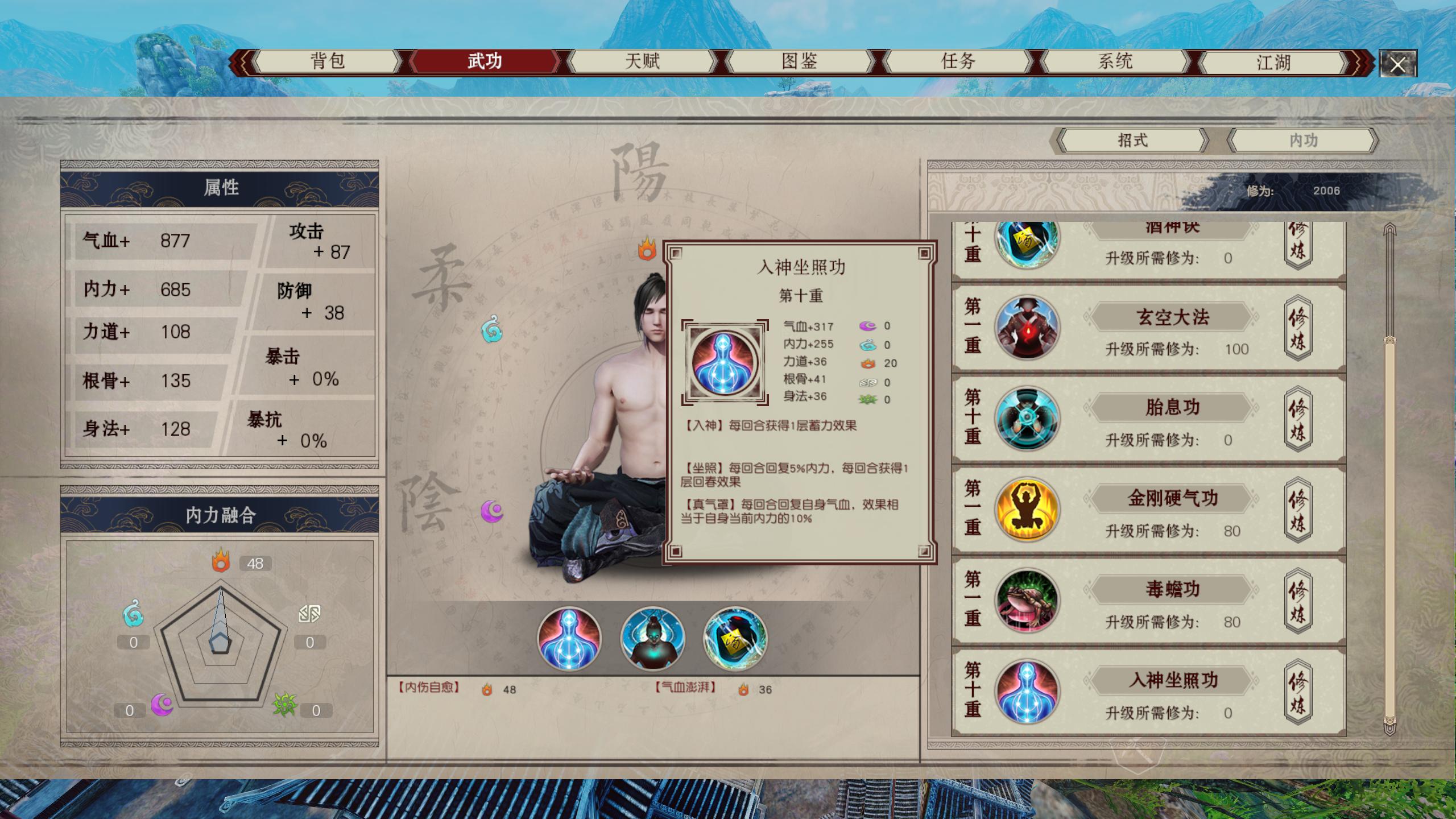Train 毒蟾功 using its 修炼 button

tap(1297, 601)
